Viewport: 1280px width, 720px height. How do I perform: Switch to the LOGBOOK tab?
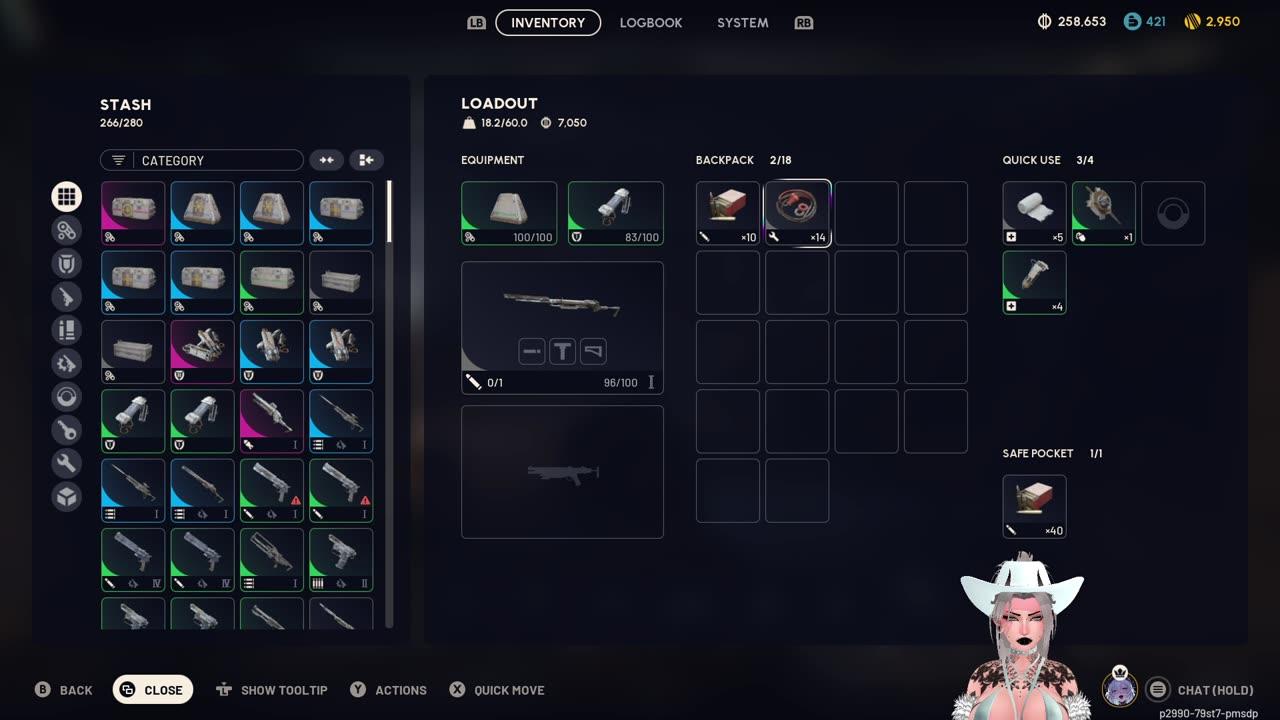pos(650,22)
